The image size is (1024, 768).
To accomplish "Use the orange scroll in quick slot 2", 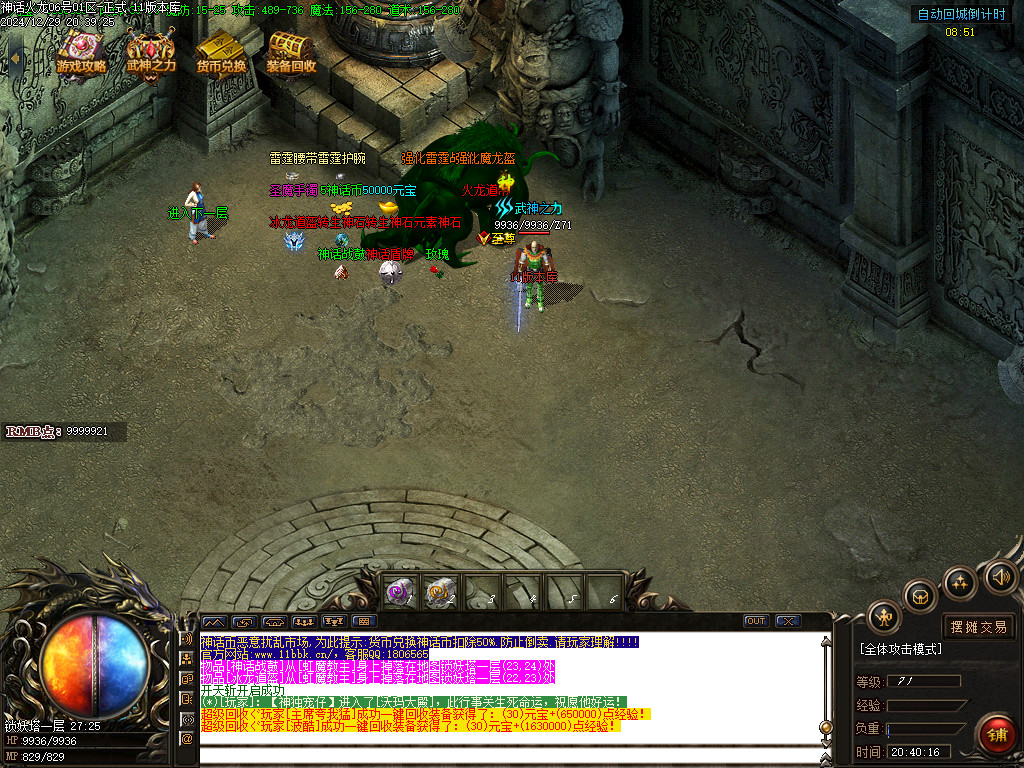I will [440, 593].
